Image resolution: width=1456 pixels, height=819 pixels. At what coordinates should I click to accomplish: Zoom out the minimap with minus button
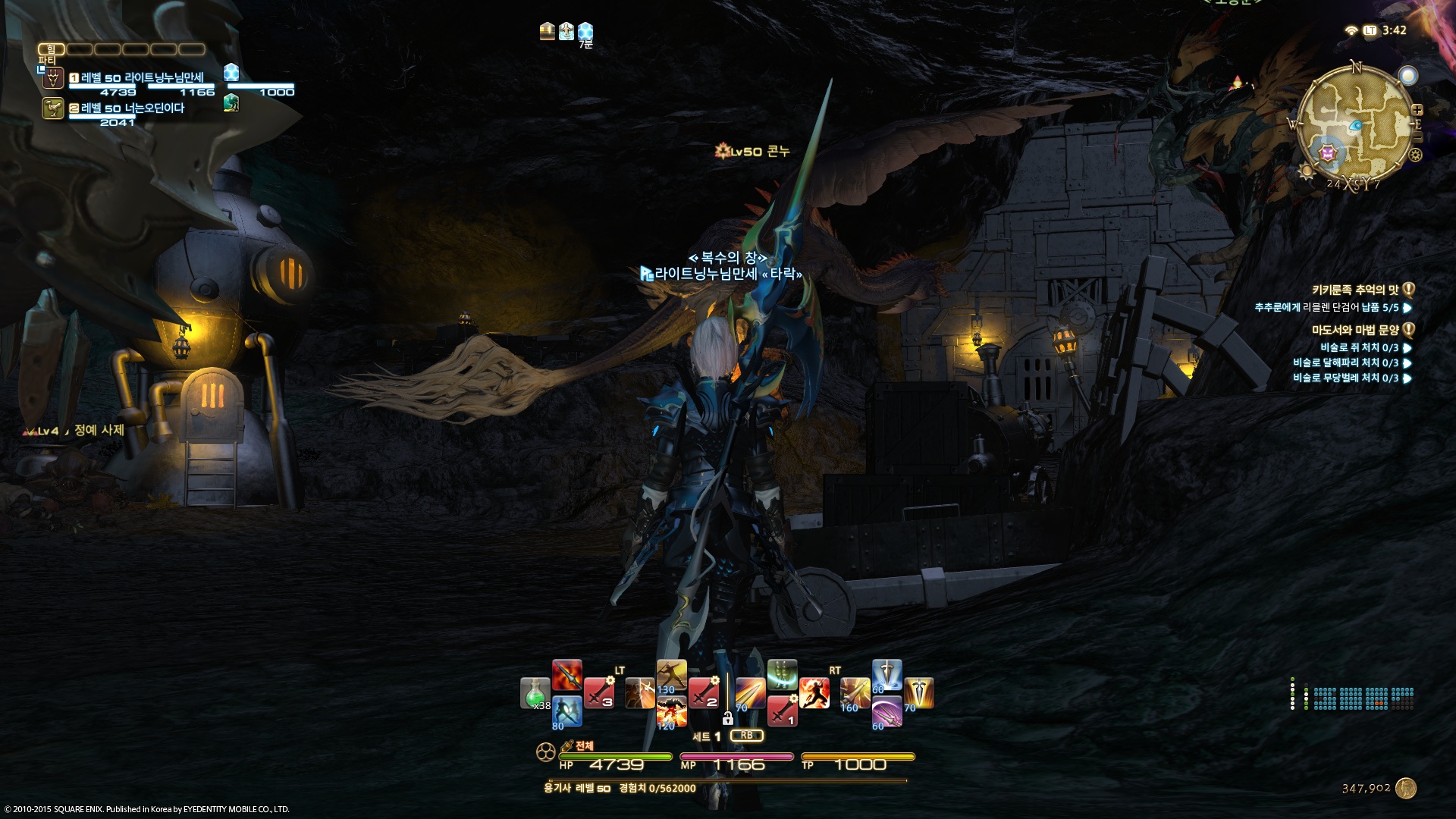[1417, 138]
